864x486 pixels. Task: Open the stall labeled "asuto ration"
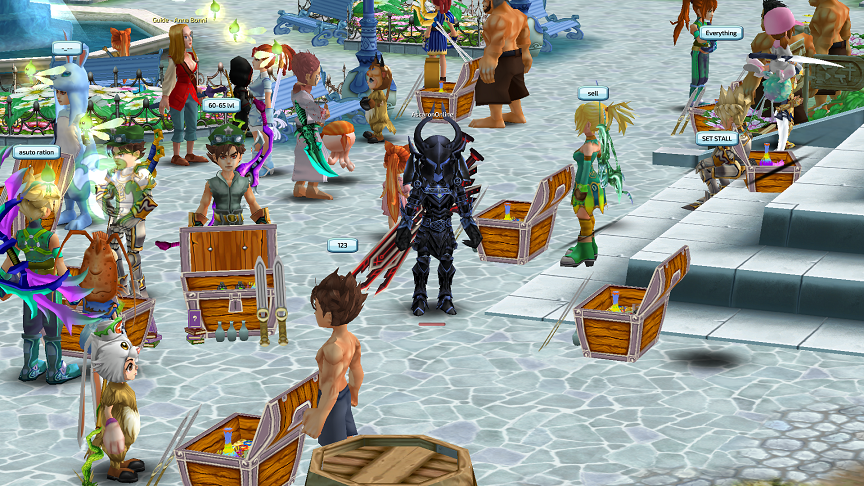[x=35, y=152]
